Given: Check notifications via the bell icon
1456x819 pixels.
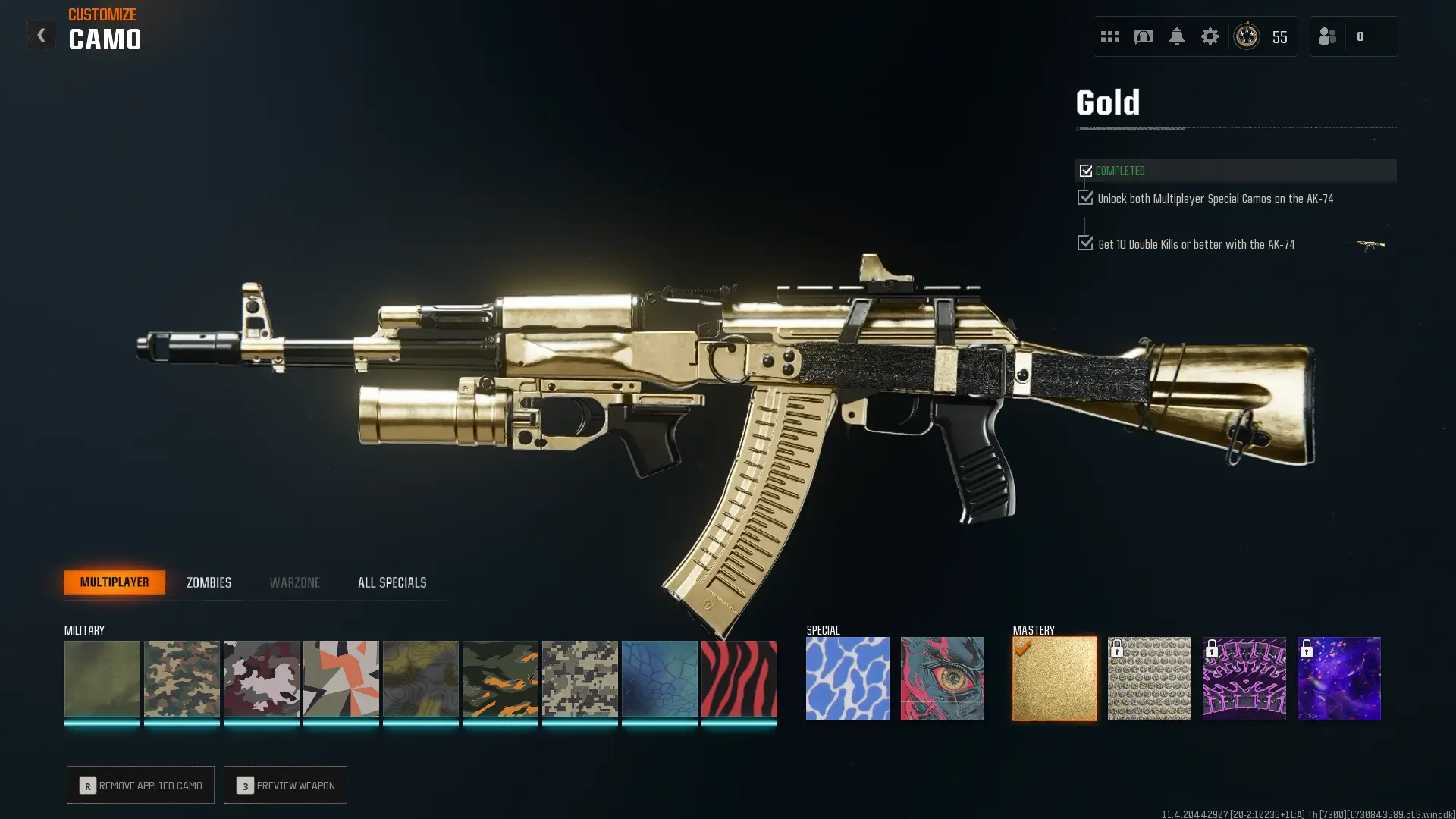Looking at the screenshot, I should click(1177, 36).
